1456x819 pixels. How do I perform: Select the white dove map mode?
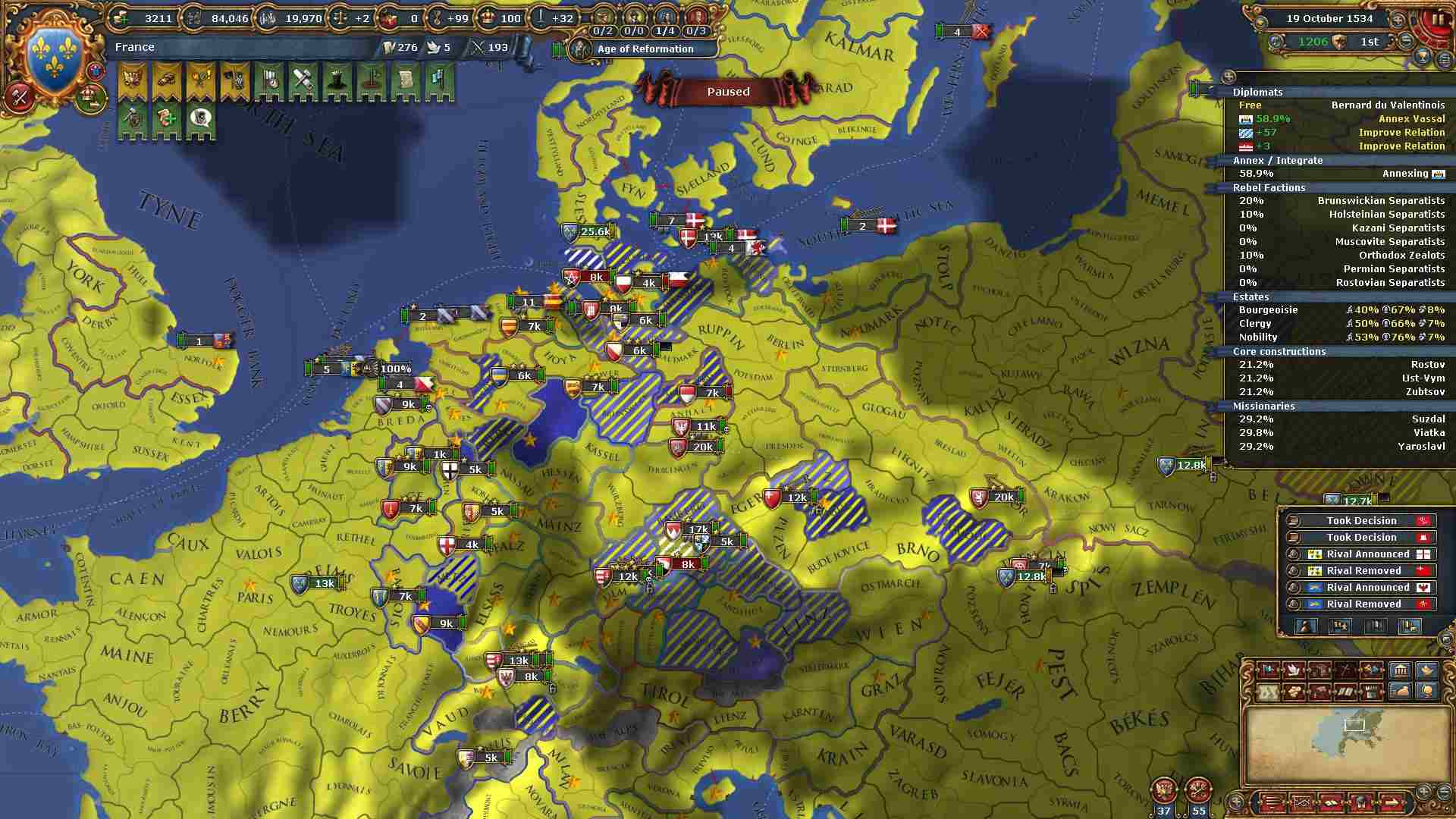1294,670
